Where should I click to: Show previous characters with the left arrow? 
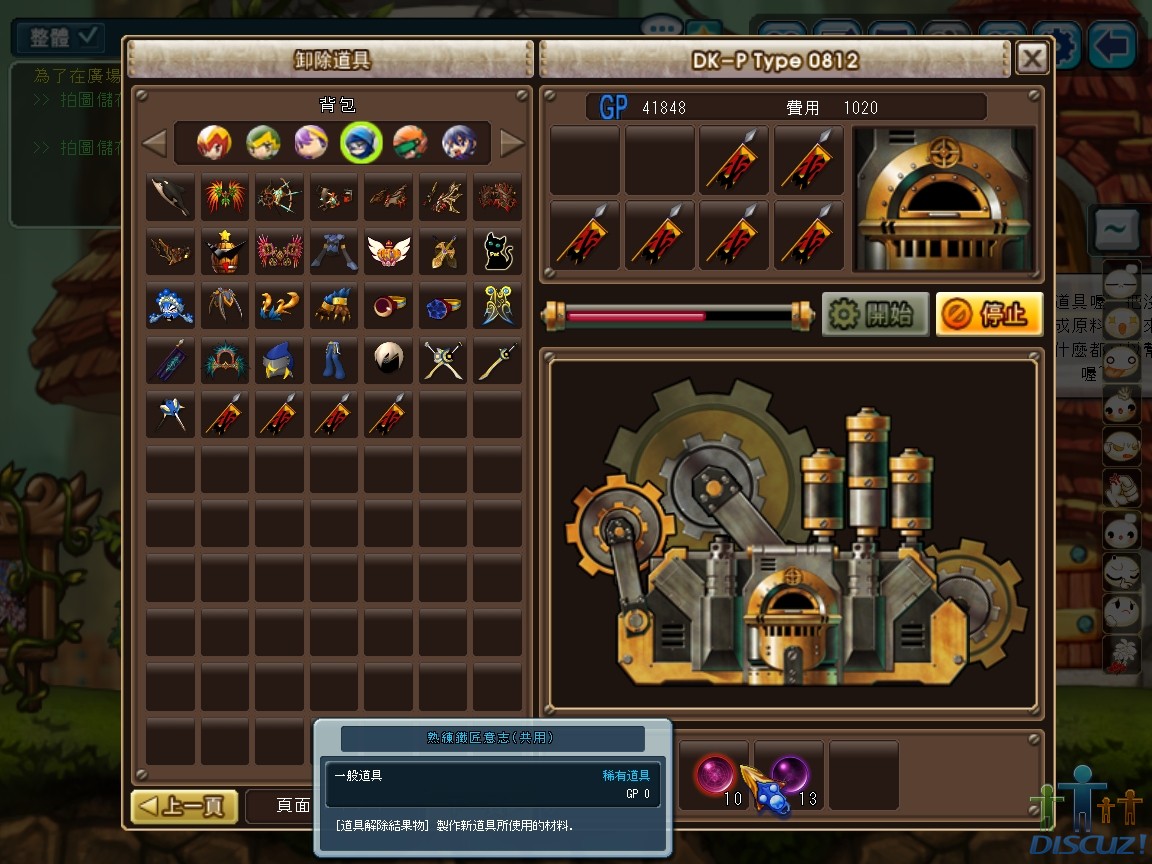(x=154, y=144)
